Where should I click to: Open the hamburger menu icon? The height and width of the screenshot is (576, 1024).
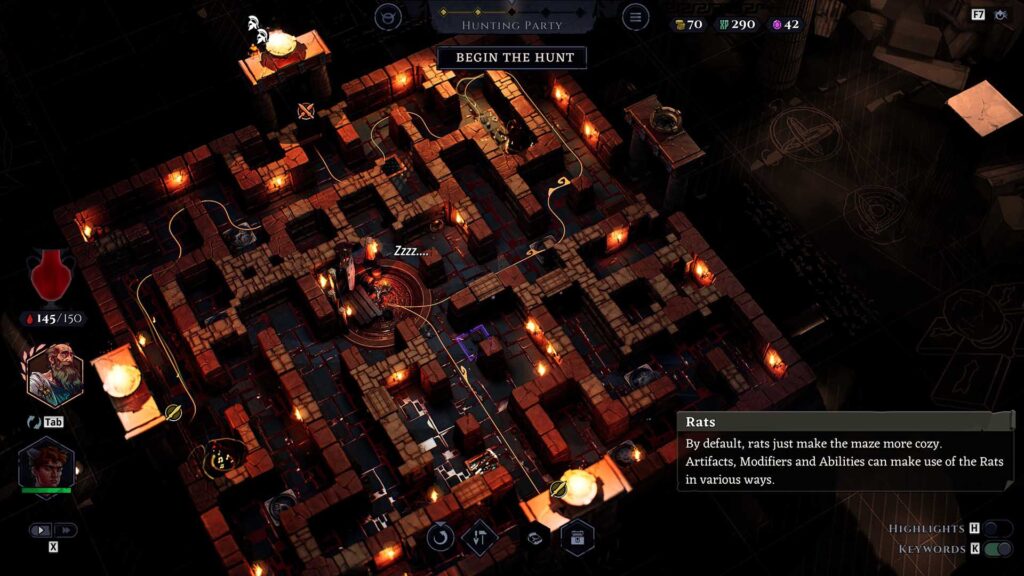tap(634, 17)
